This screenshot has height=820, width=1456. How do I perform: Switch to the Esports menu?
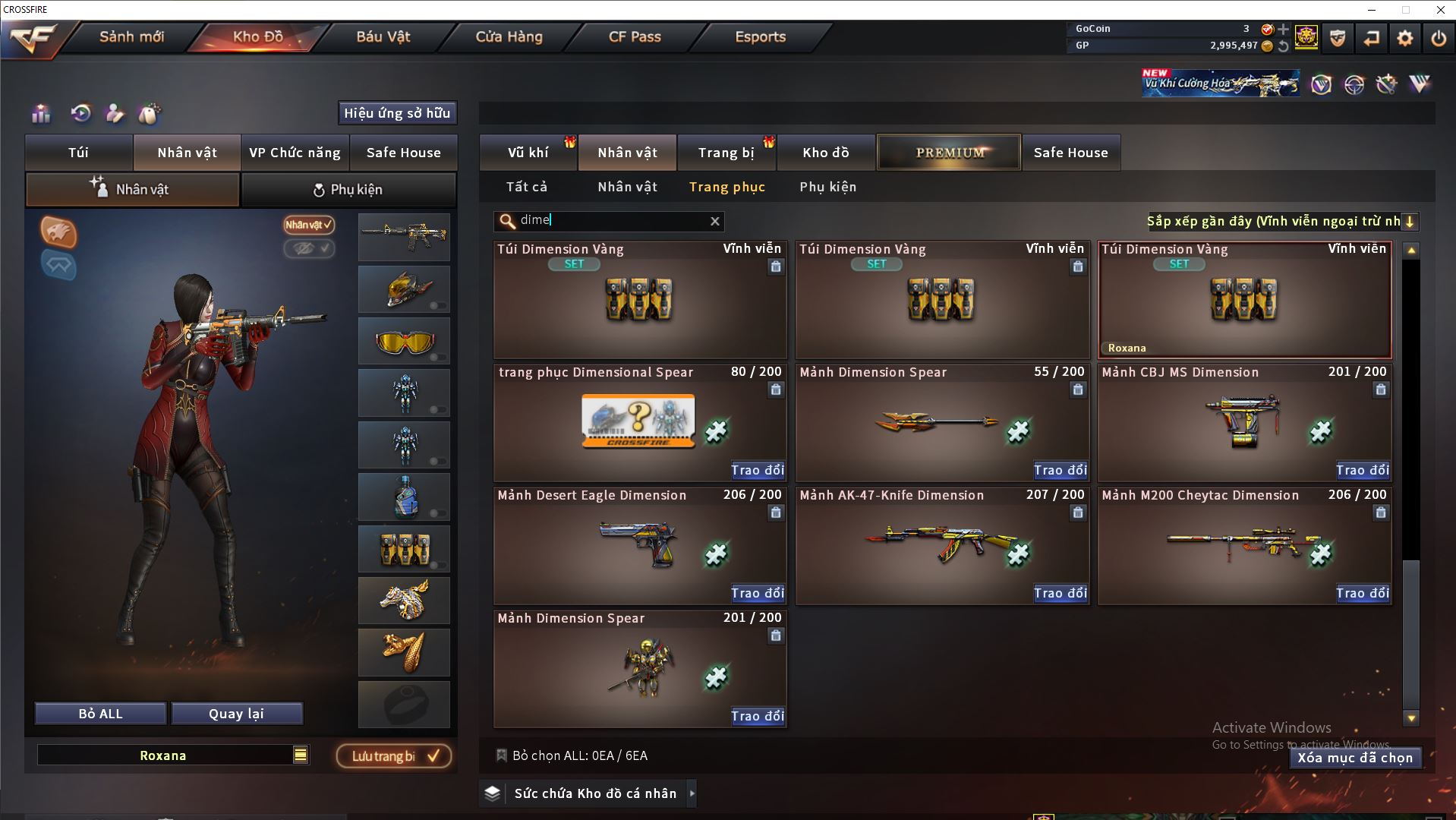pyautogui.click(x=760, y=36)
